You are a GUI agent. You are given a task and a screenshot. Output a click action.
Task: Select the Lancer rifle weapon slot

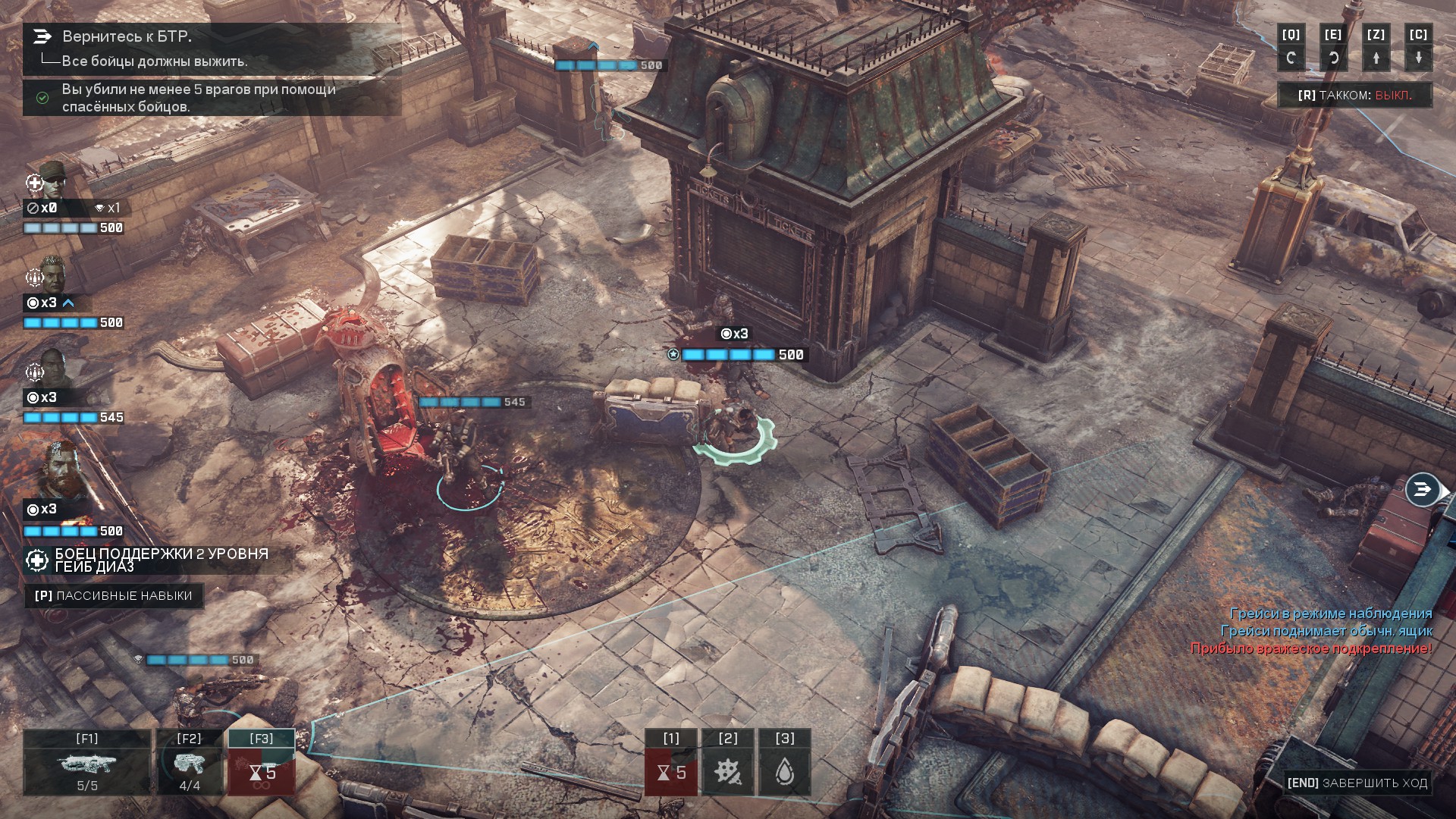86,762
